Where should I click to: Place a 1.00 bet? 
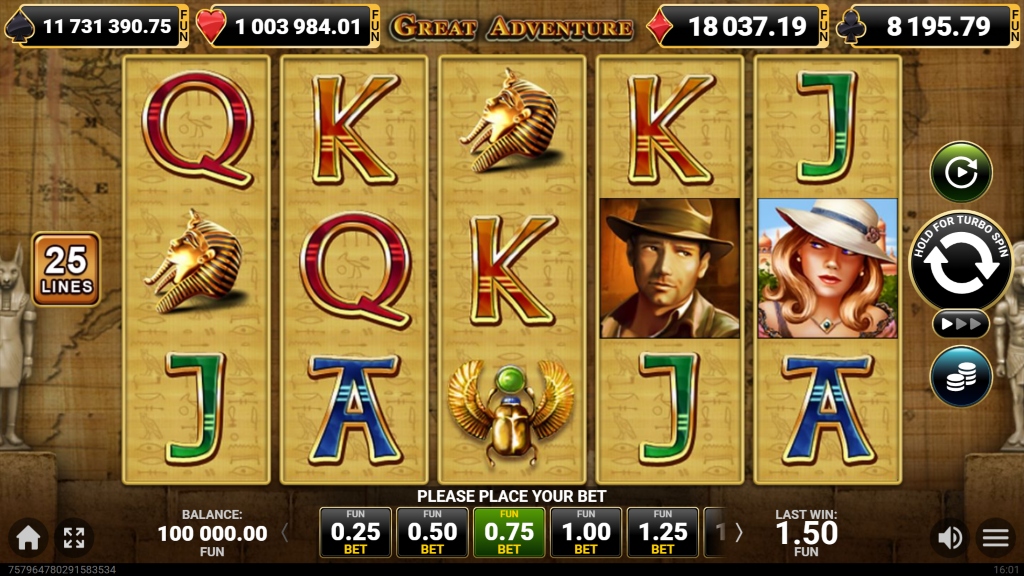[586, 532]
